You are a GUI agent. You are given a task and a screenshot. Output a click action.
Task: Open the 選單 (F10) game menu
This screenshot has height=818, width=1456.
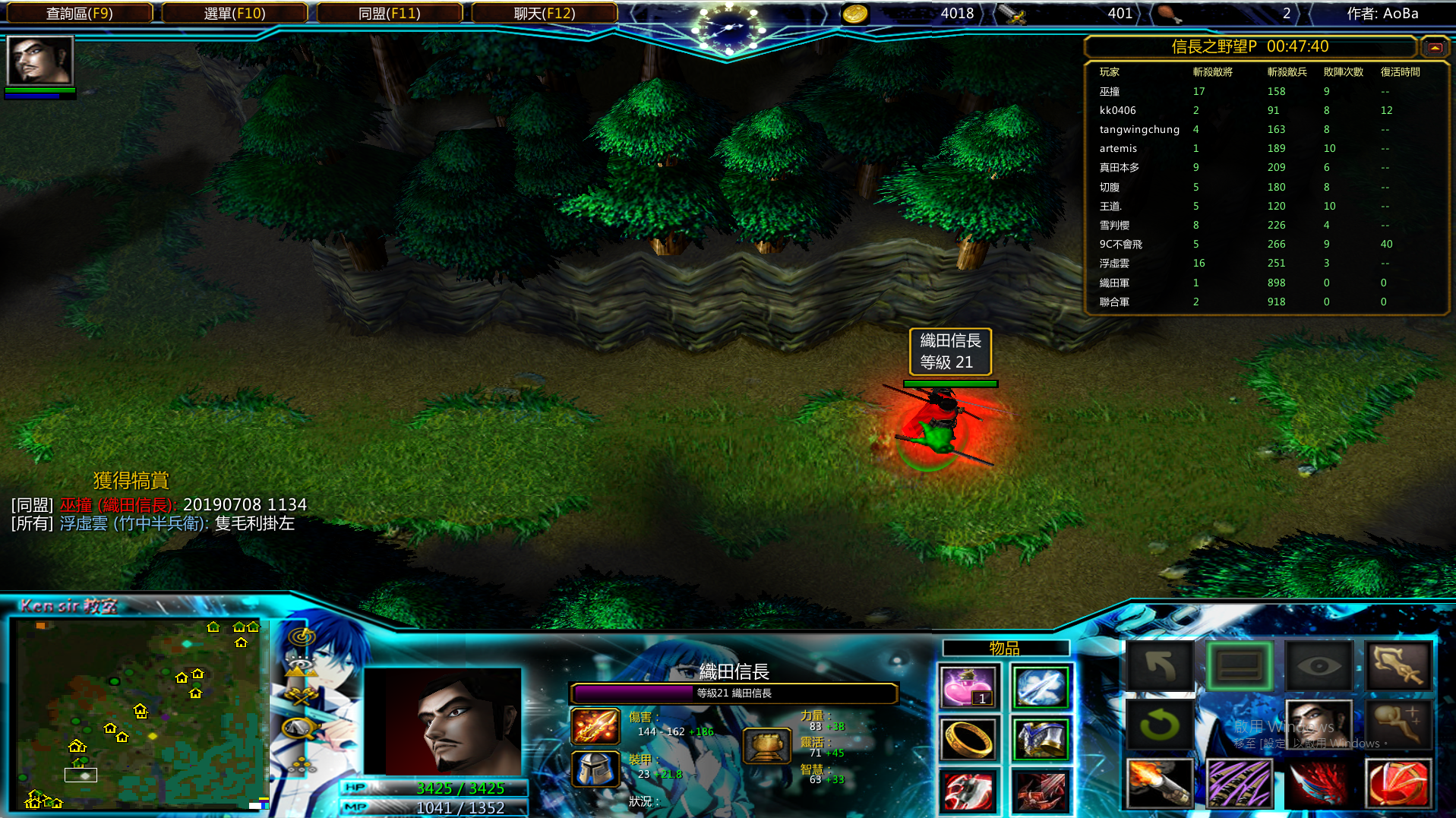click(x=235, y=13)
